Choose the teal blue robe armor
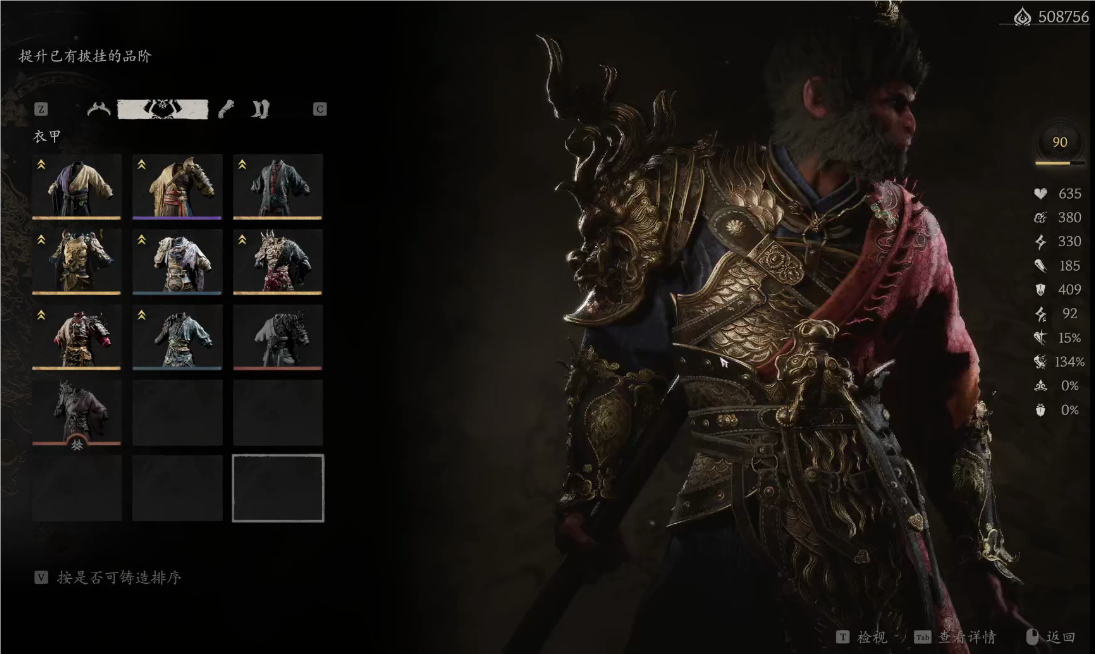1095x654 pixels. (177, 336)
